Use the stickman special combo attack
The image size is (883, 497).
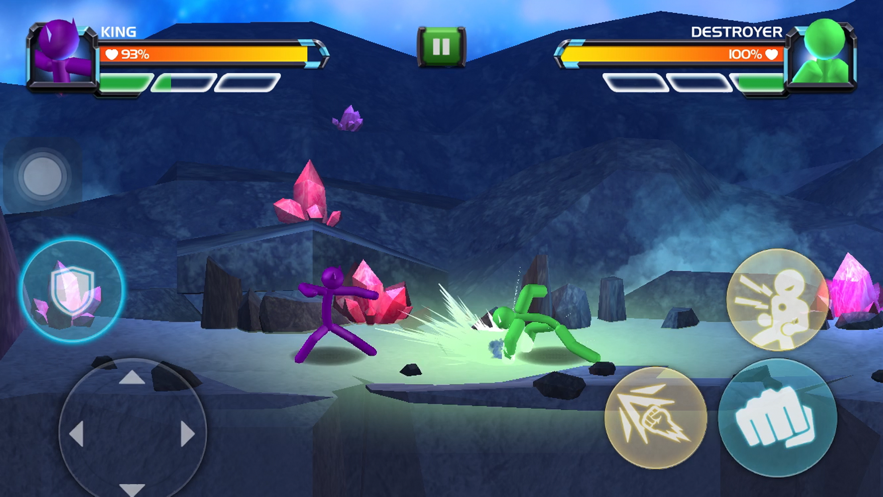(x=777, y=299)
